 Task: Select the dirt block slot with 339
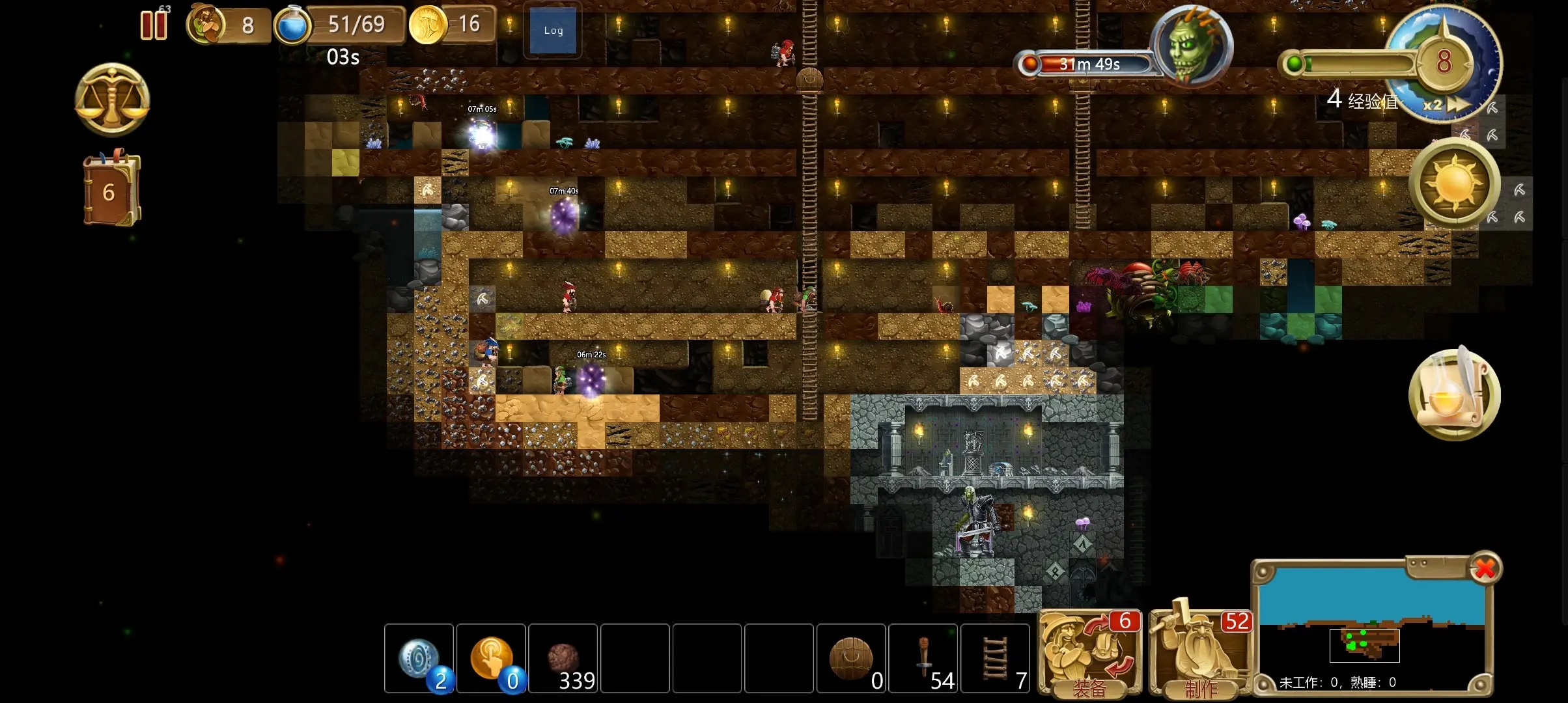563,659
